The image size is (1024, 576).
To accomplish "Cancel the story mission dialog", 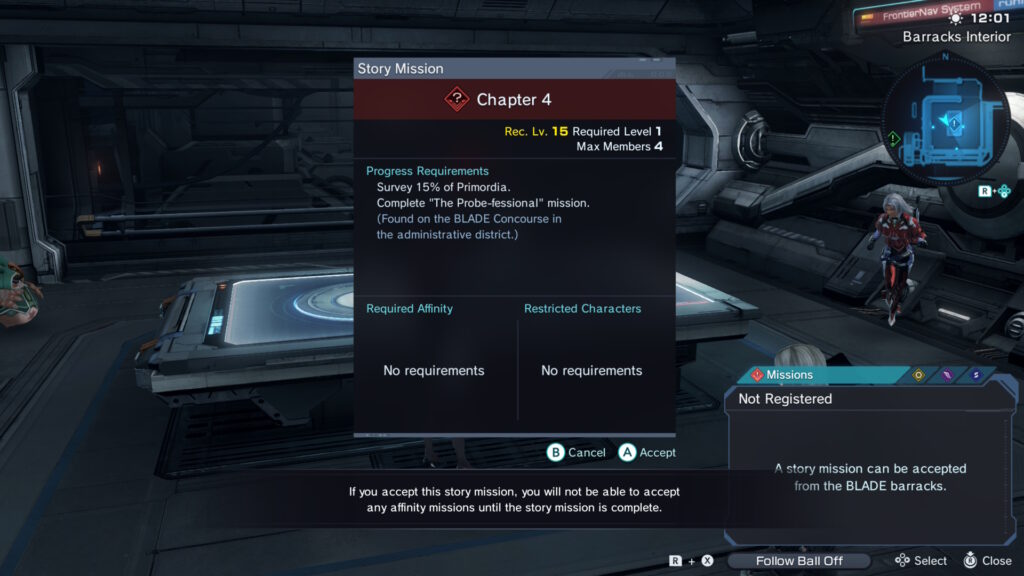I will click(x=576, y=453).
